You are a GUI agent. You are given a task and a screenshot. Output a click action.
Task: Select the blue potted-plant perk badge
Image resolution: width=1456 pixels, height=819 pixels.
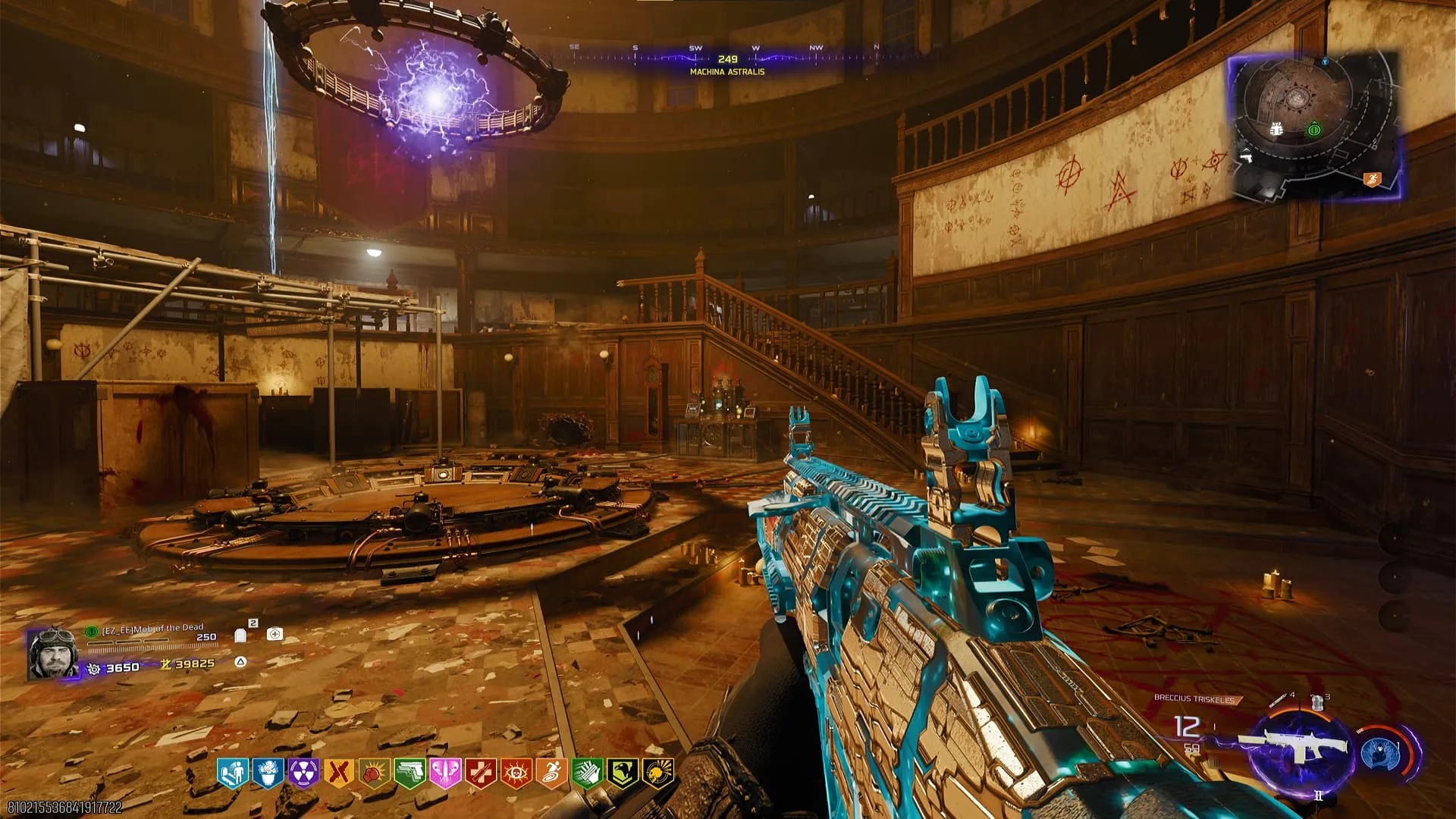pos(268,773)
